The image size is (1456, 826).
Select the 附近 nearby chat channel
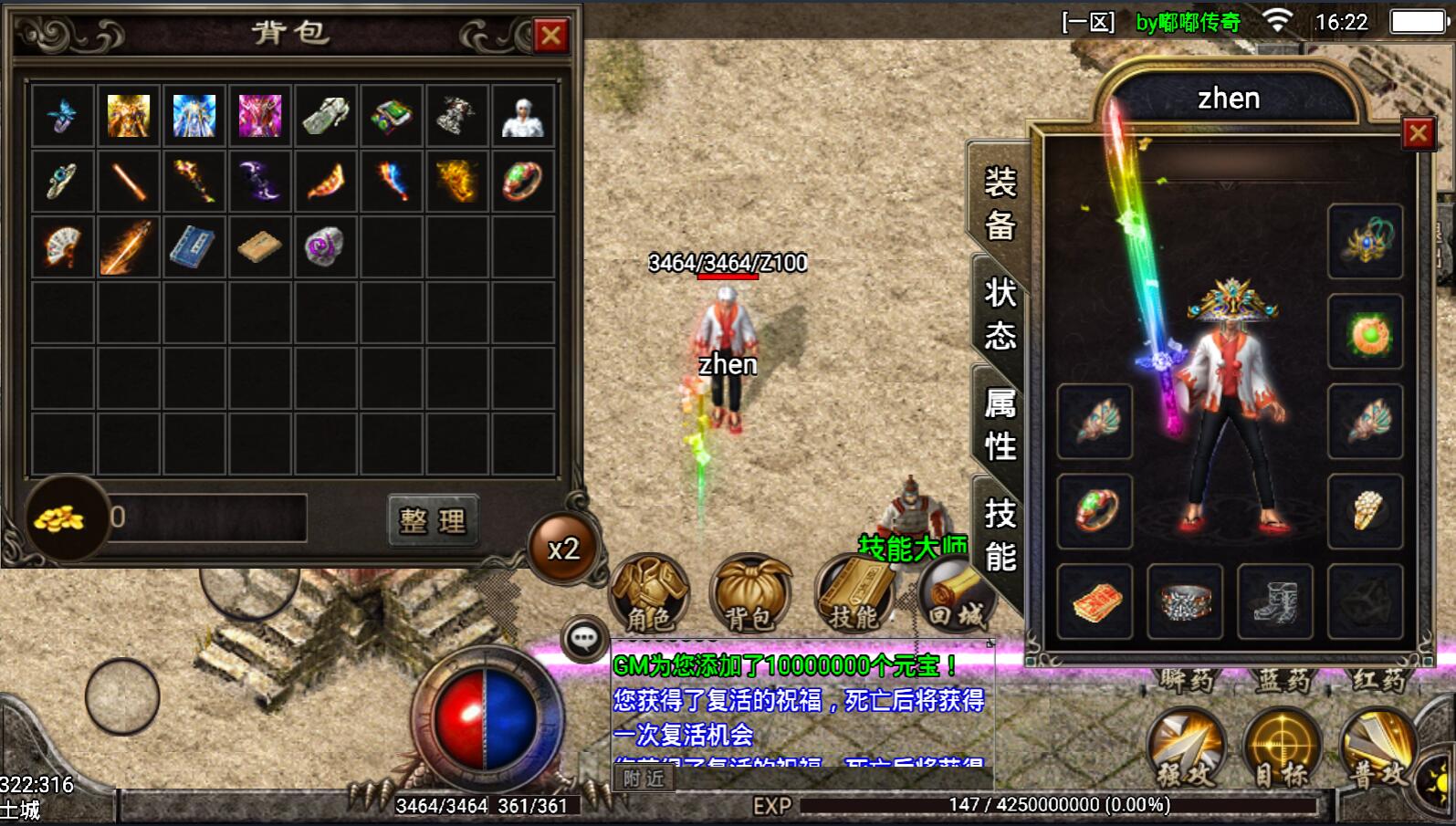(x=644, y=779)
